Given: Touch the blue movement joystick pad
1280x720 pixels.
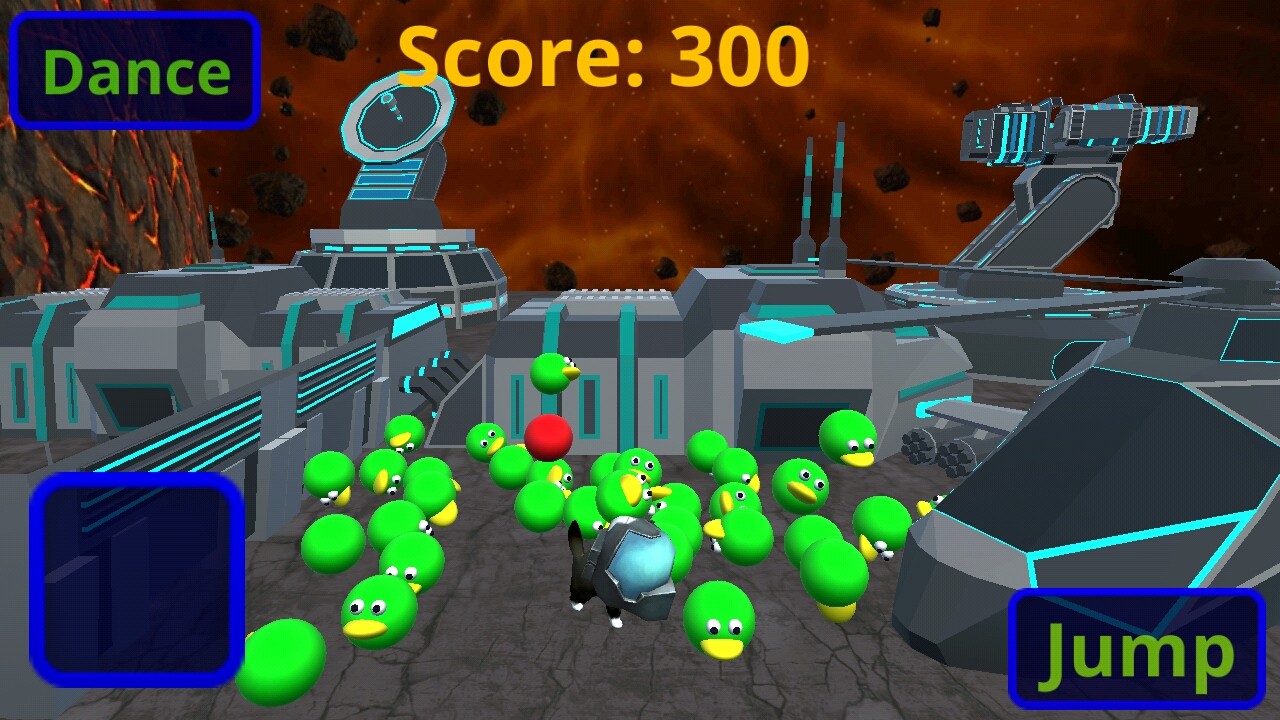Looking at the screenshot, I should [137, 579].
